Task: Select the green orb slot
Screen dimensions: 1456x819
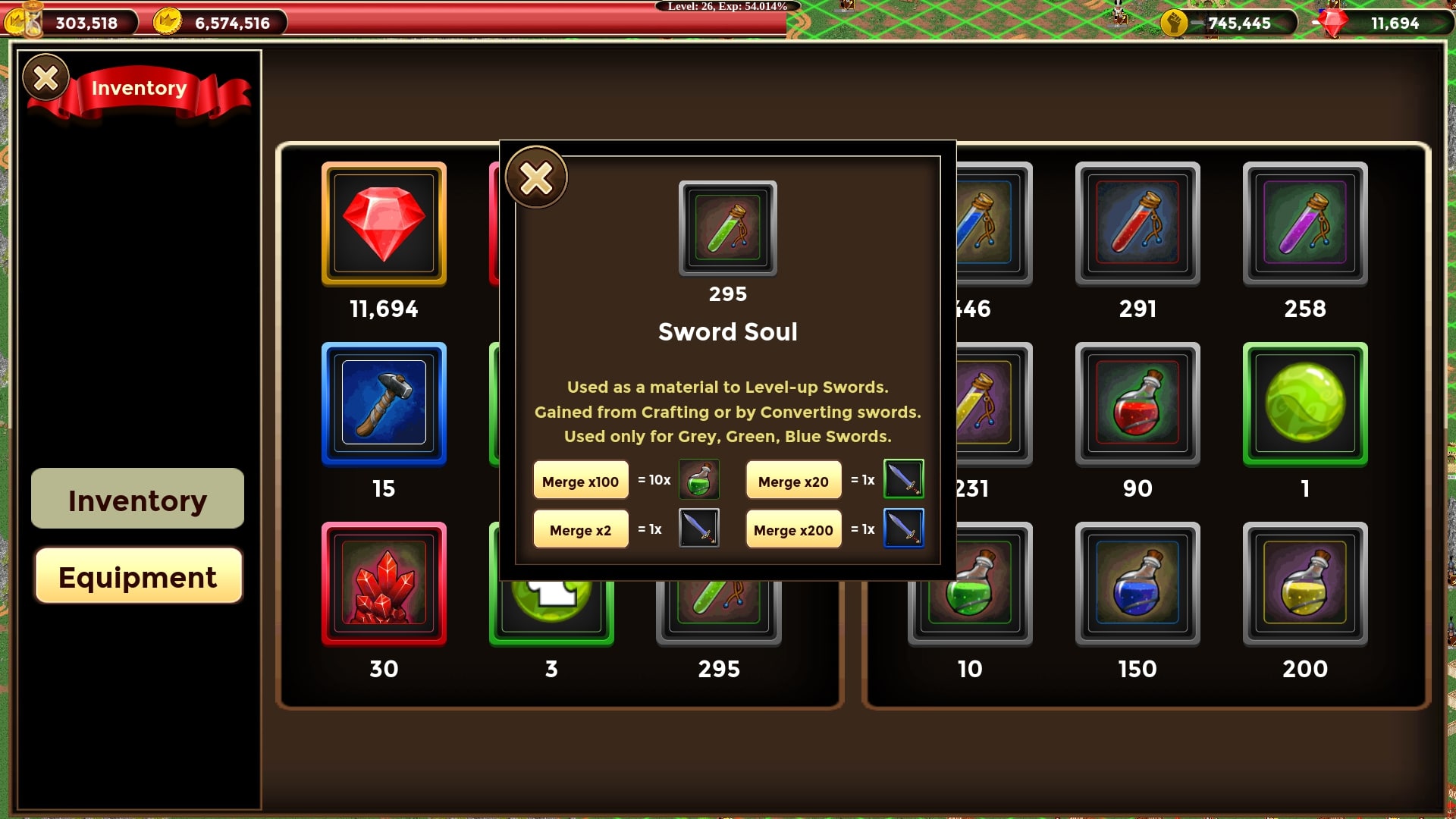Action: (x=1304, y=403)
